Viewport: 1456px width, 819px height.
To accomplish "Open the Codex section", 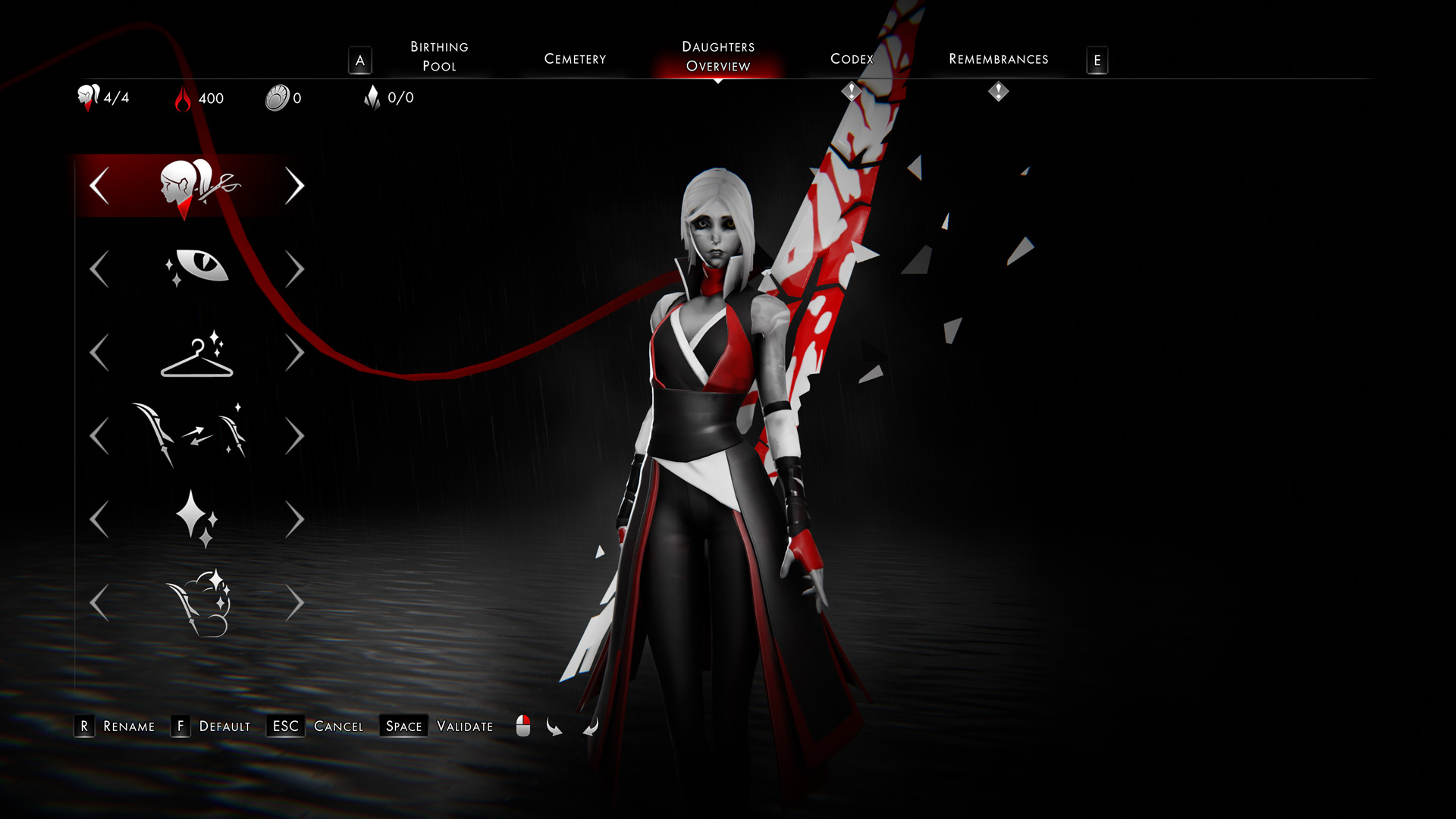I will click(851, 58).
